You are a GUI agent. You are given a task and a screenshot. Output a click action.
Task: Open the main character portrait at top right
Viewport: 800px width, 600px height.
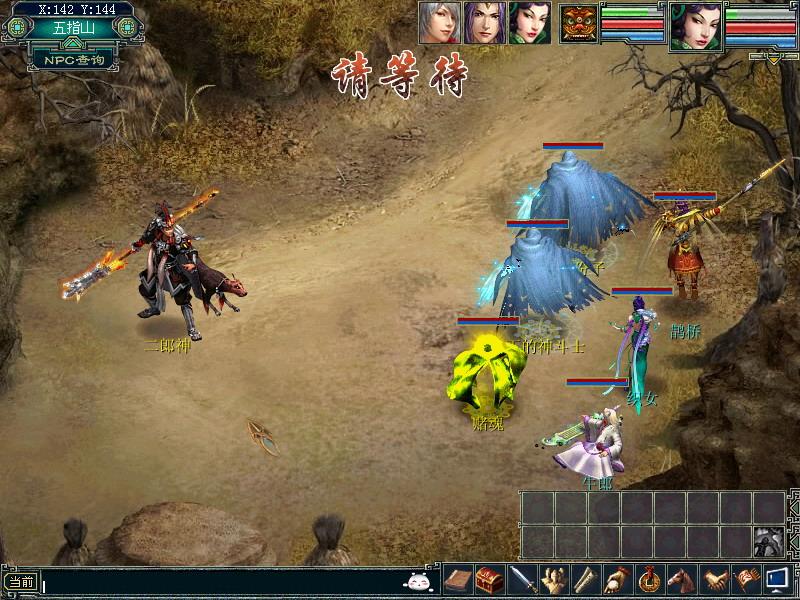click(696, 25)
